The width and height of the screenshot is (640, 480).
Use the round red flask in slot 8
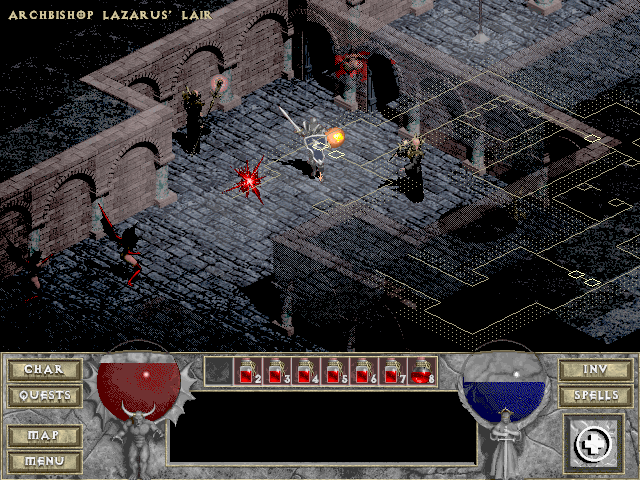tap(422, 372)
